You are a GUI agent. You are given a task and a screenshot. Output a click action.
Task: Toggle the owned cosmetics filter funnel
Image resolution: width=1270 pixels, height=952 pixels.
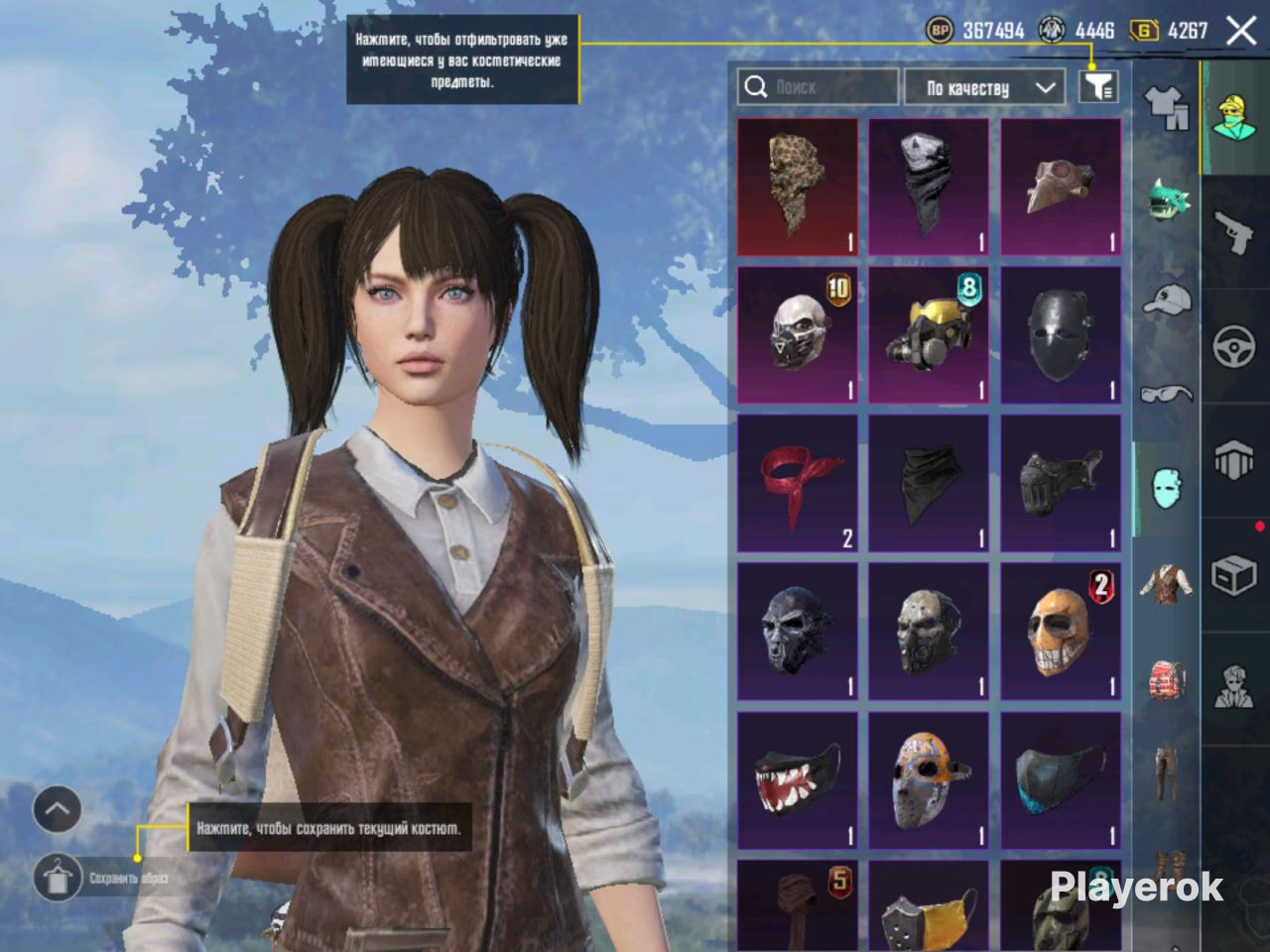tap(1098, 87)
